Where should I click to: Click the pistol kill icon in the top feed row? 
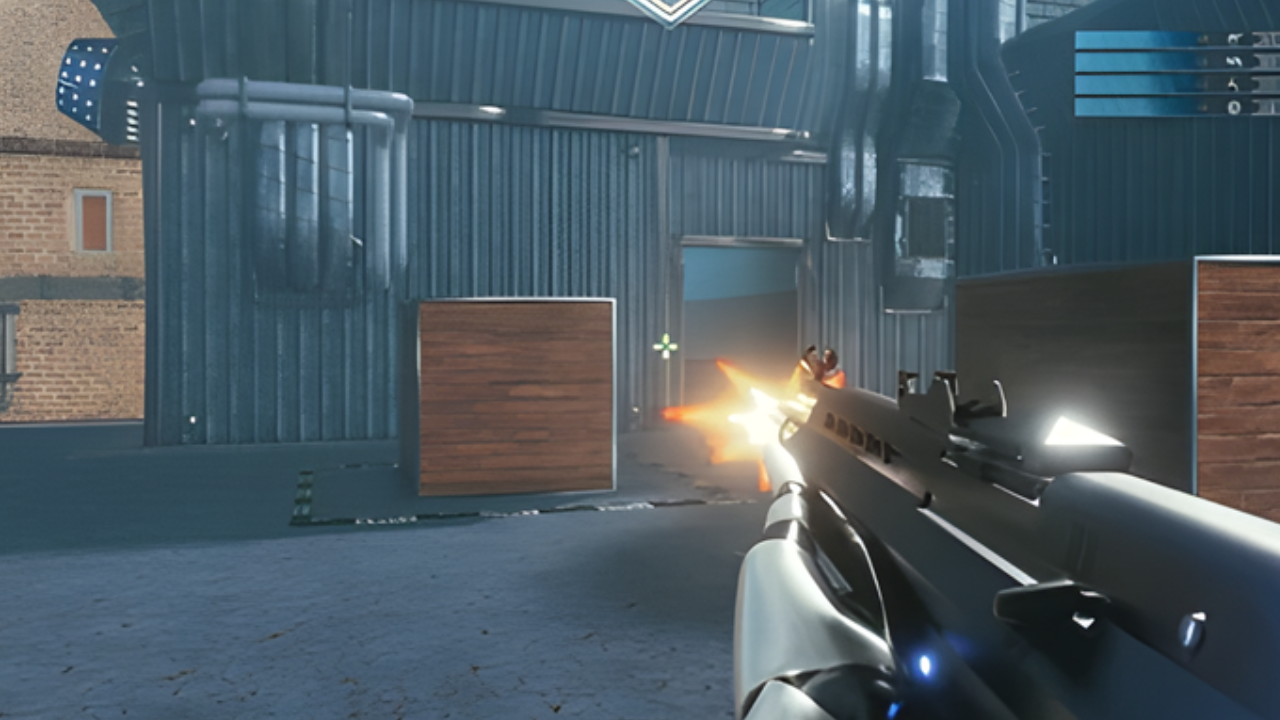[x=1233, y=38]
